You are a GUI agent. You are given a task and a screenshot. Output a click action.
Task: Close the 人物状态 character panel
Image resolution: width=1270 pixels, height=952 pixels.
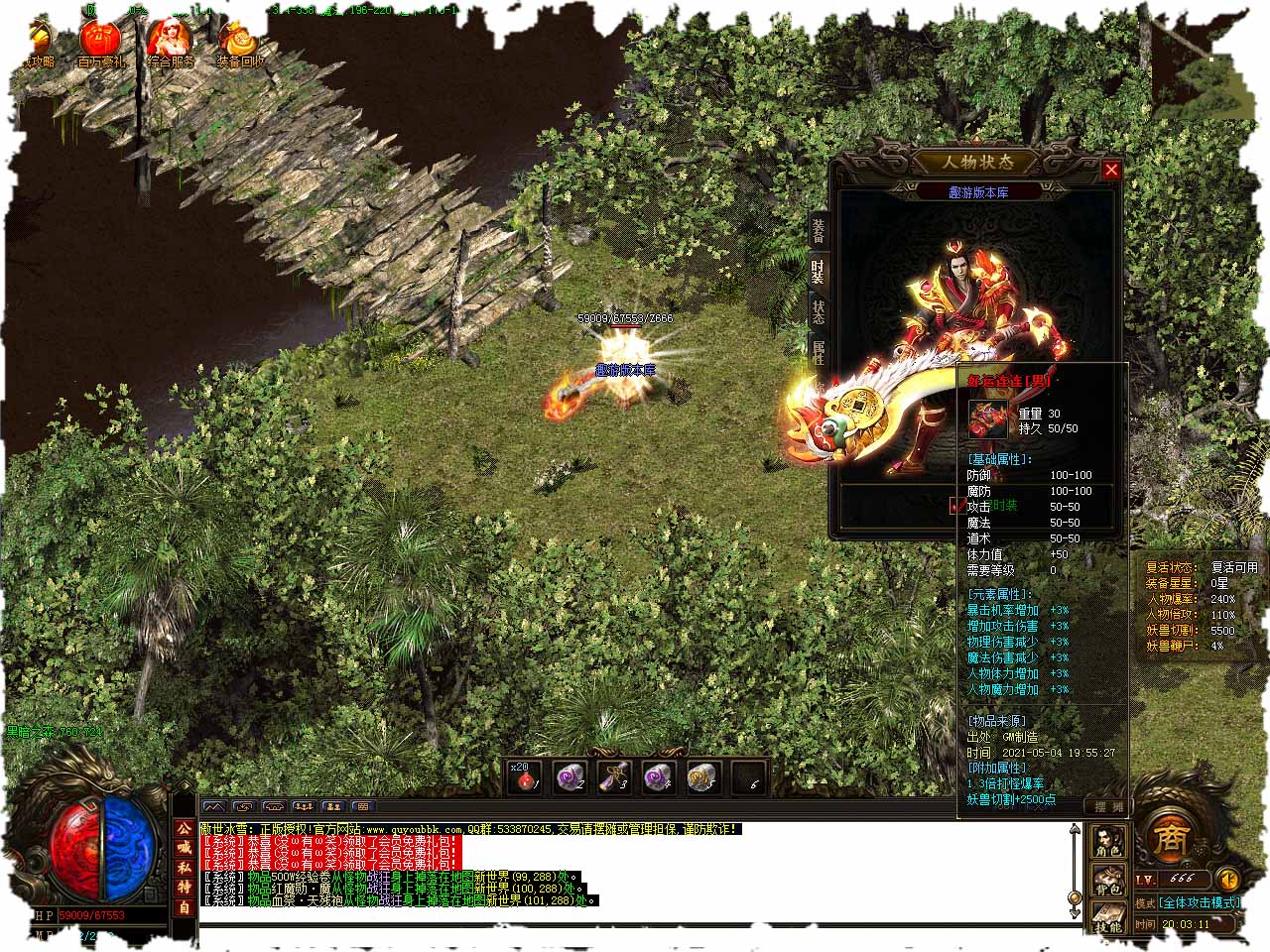pyautogui.click(x=1111, y=170)
